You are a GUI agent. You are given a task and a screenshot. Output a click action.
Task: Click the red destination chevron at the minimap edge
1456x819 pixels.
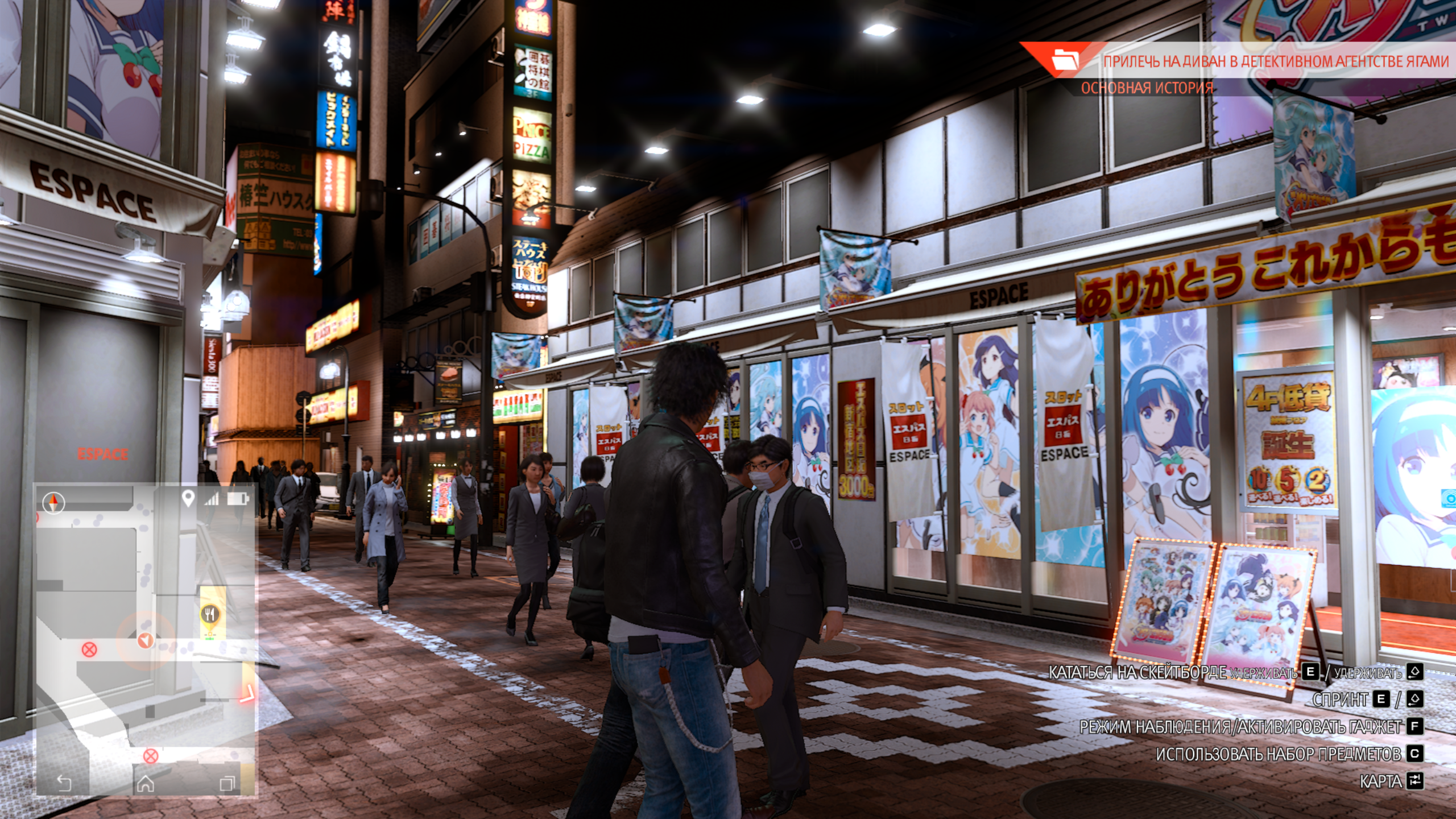tap(248, 694)
